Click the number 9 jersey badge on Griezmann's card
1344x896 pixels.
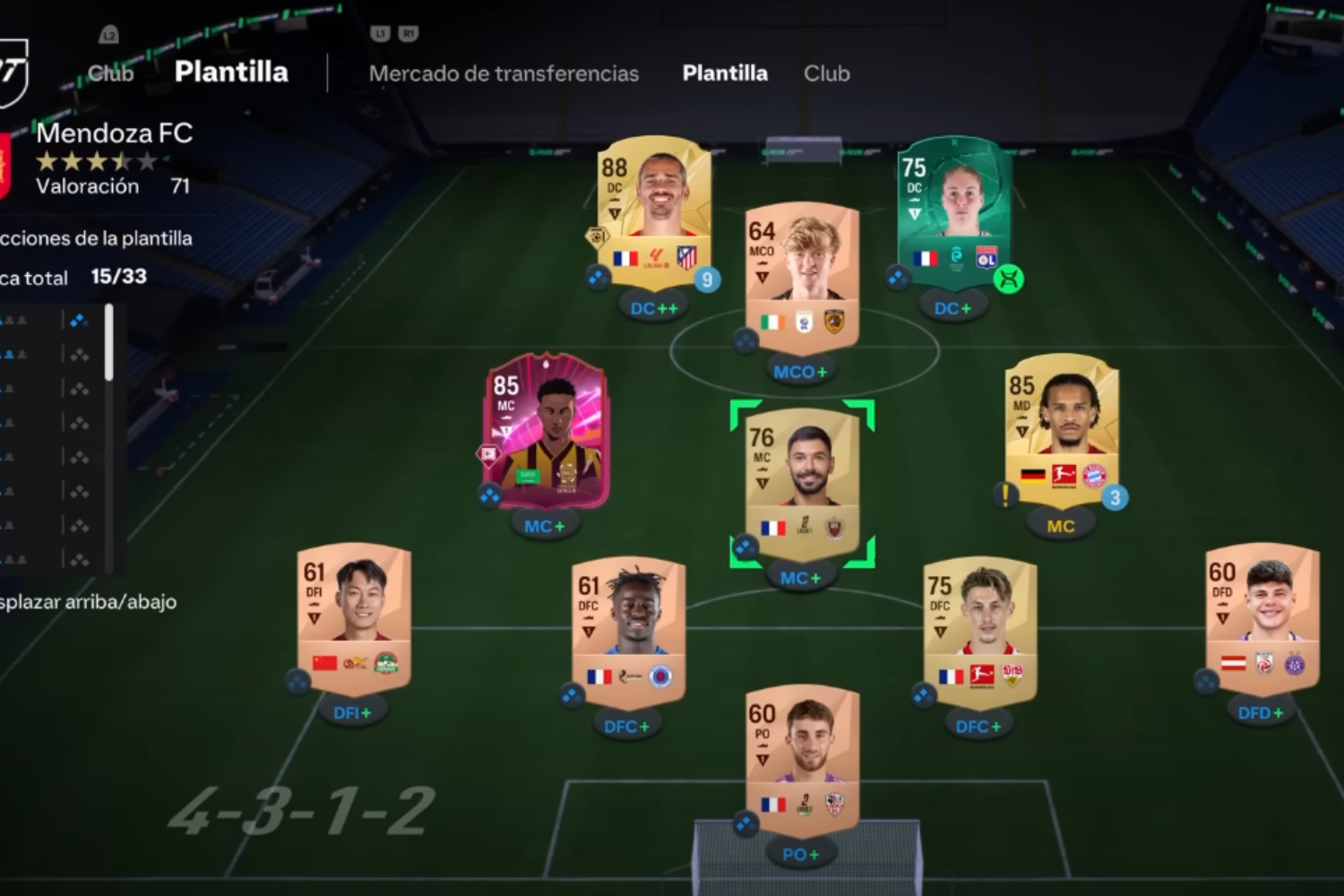click(x=707, y=280)
